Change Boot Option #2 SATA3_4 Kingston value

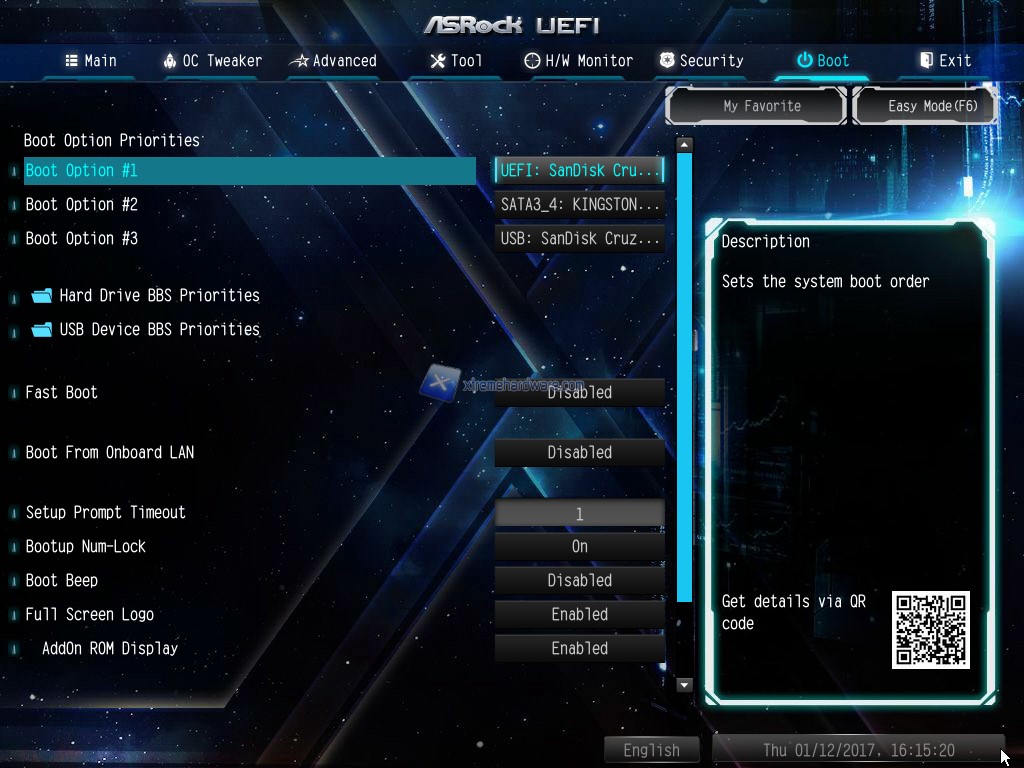coord(580,204)
